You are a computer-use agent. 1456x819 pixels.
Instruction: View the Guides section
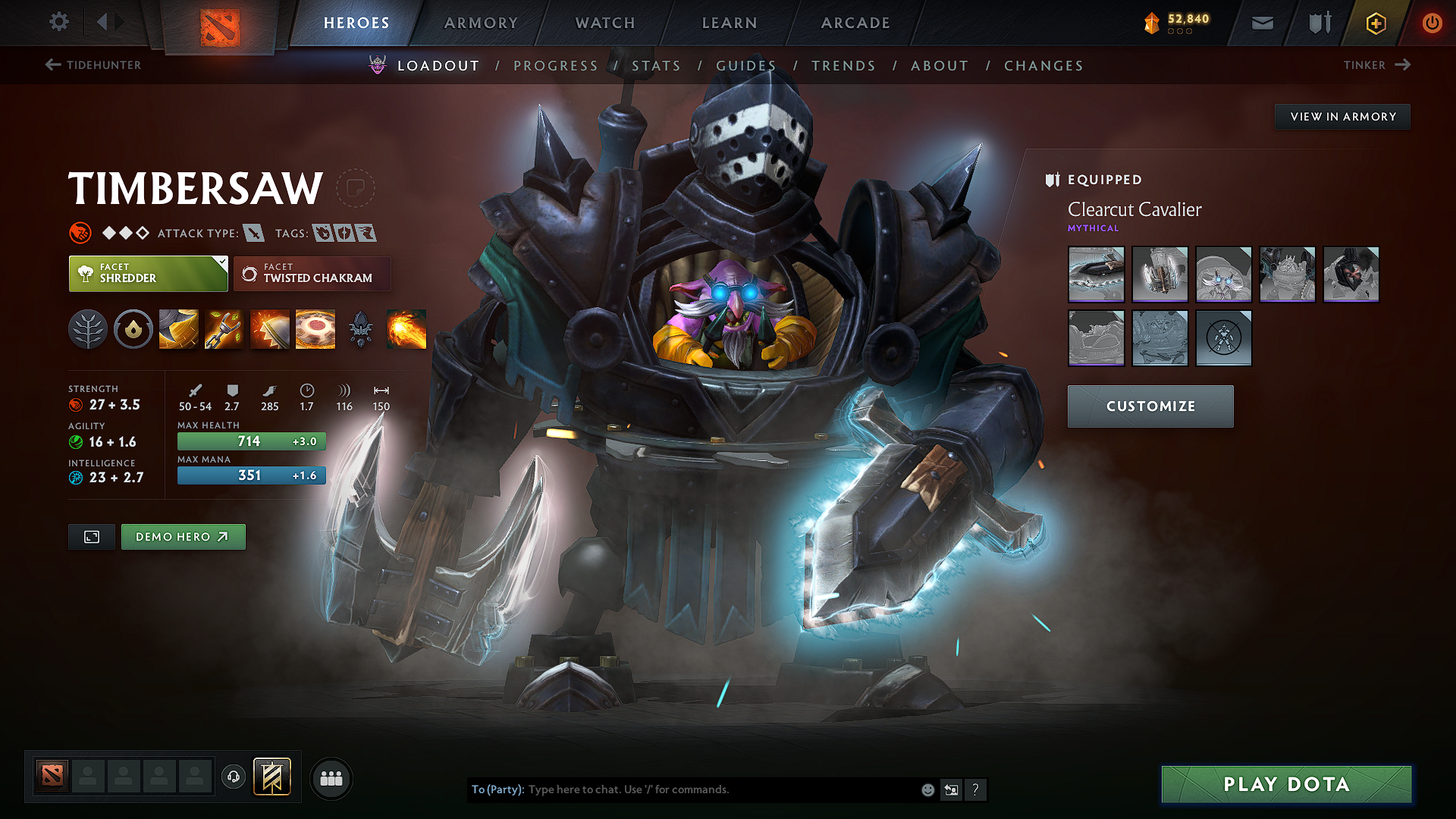746,66
